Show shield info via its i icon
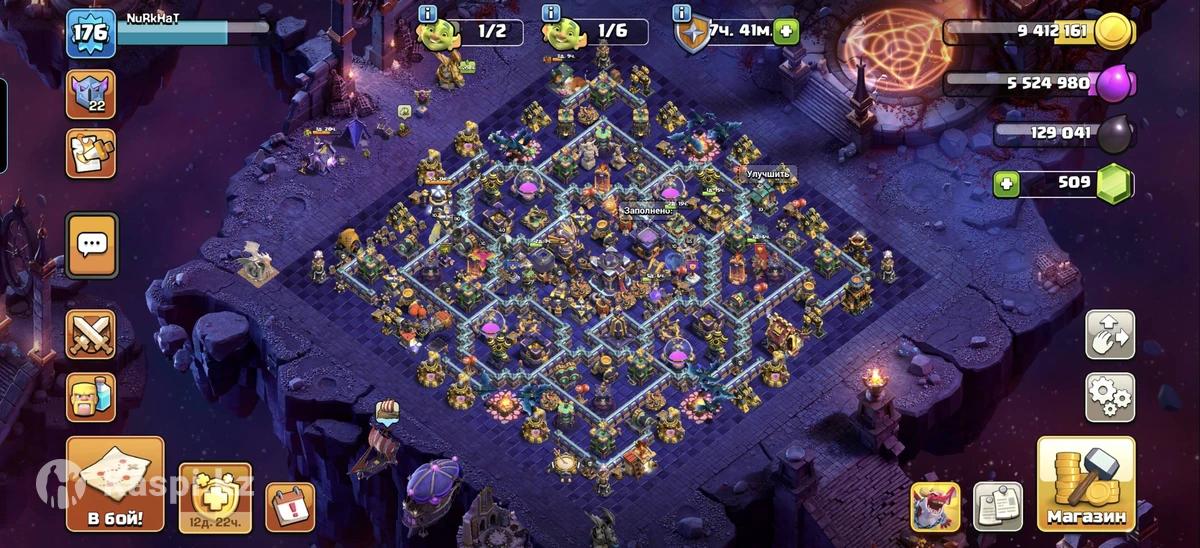1200x548 pixels. coord(683,13)
